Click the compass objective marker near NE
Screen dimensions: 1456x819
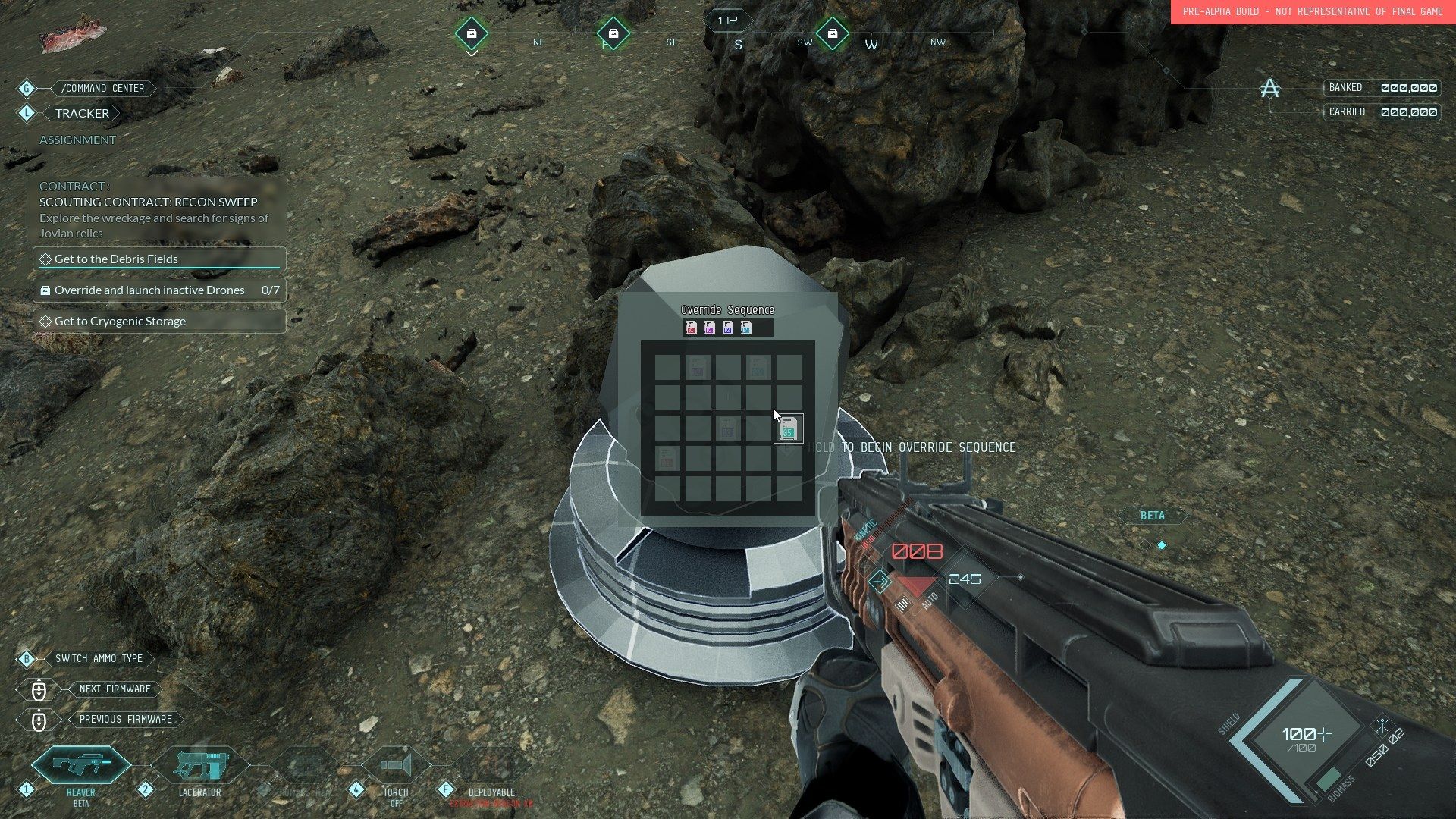472,33
